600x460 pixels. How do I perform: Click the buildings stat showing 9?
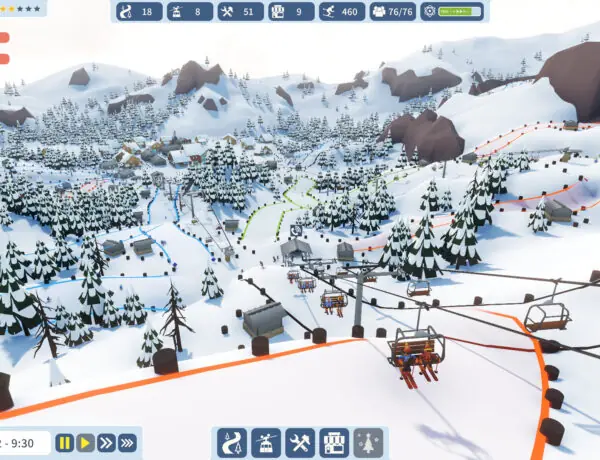coord(291,12)
